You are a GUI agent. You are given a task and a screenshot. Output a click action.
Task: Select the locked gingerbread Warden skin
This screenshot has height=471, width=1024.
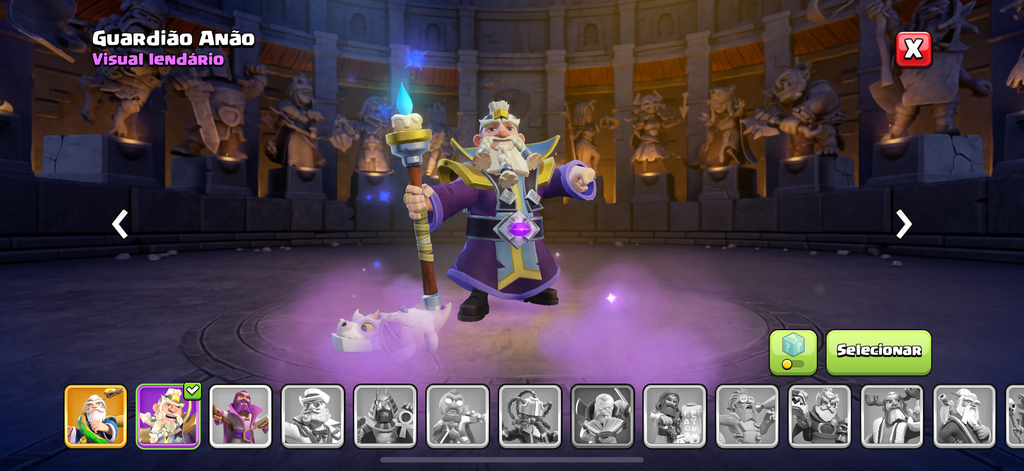[x=457, y=416]
